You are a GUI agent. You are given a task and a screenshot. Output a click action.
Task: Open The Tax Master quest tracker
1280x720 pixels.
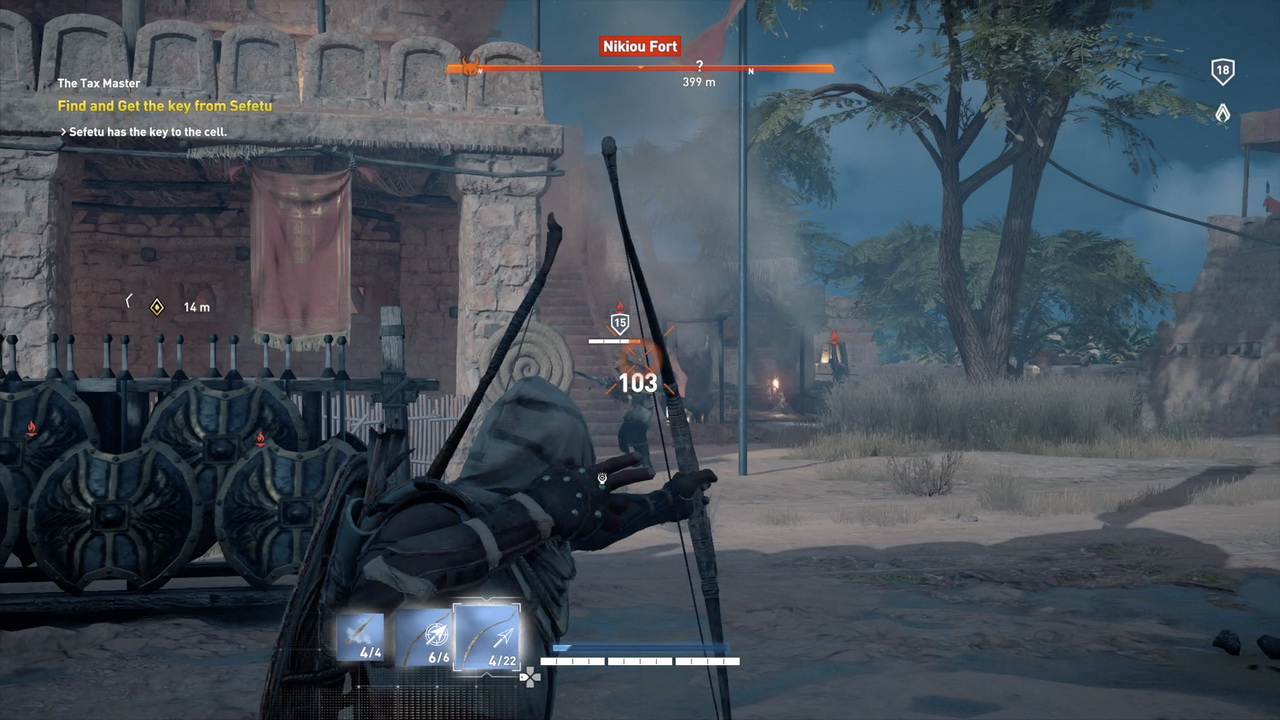tap(99, 84)
